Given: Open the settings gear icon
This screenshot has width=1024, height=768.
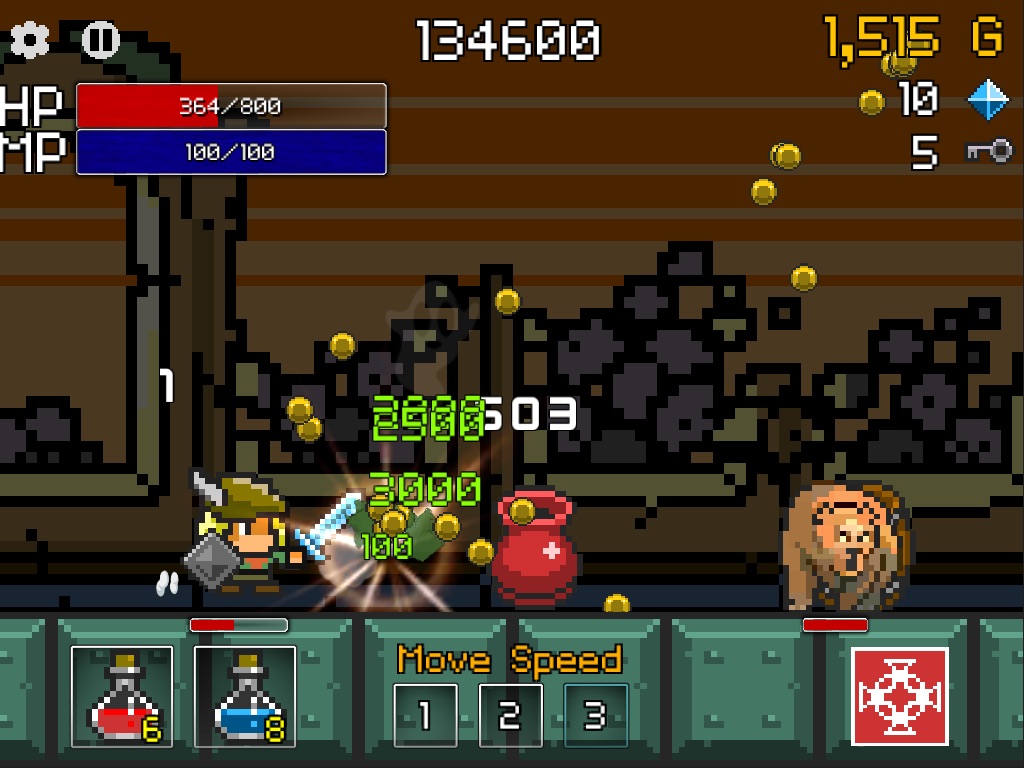Looking at the screenshot, I should coord(30,40).
